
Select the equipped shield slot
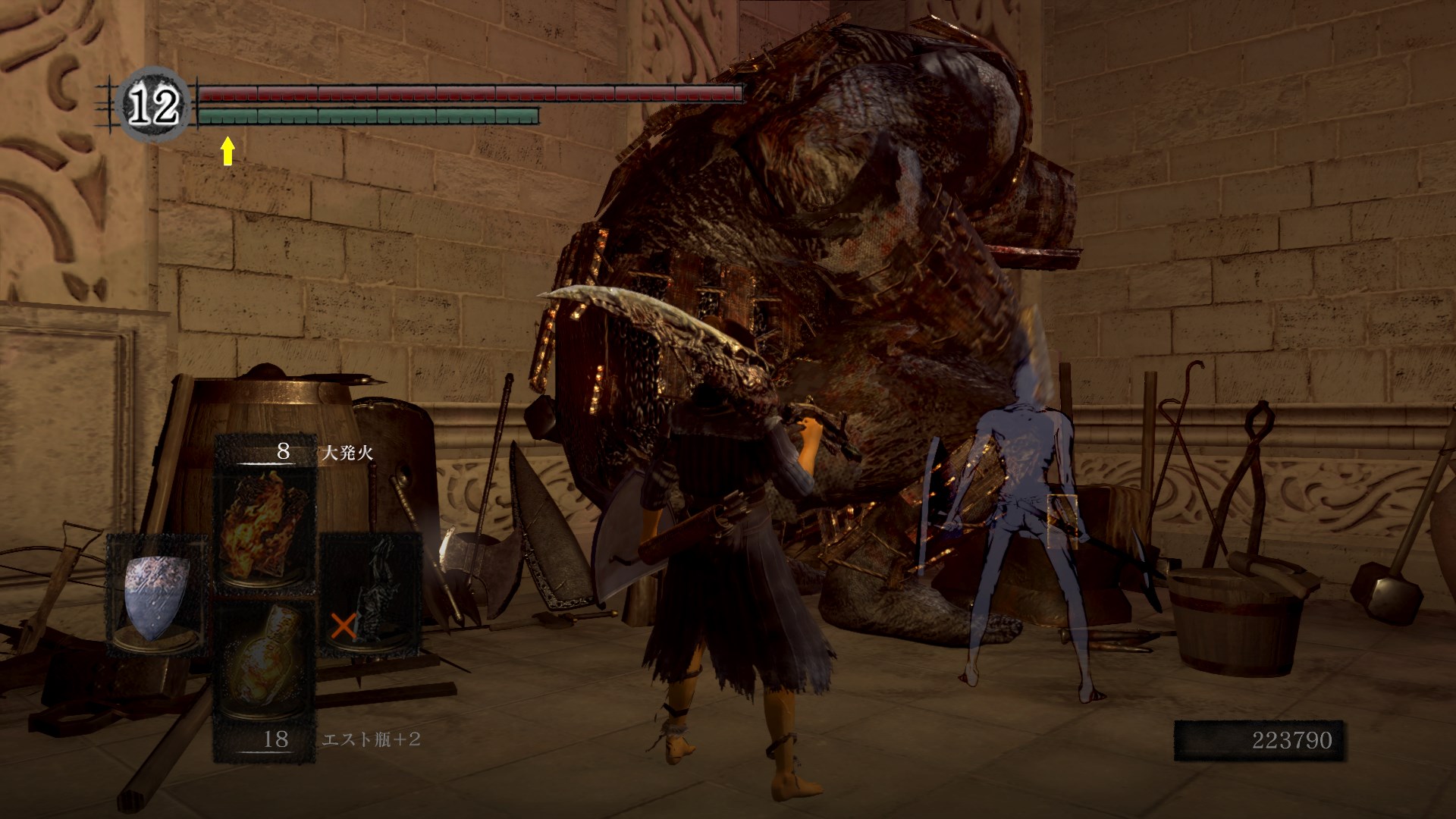[157, 593]
